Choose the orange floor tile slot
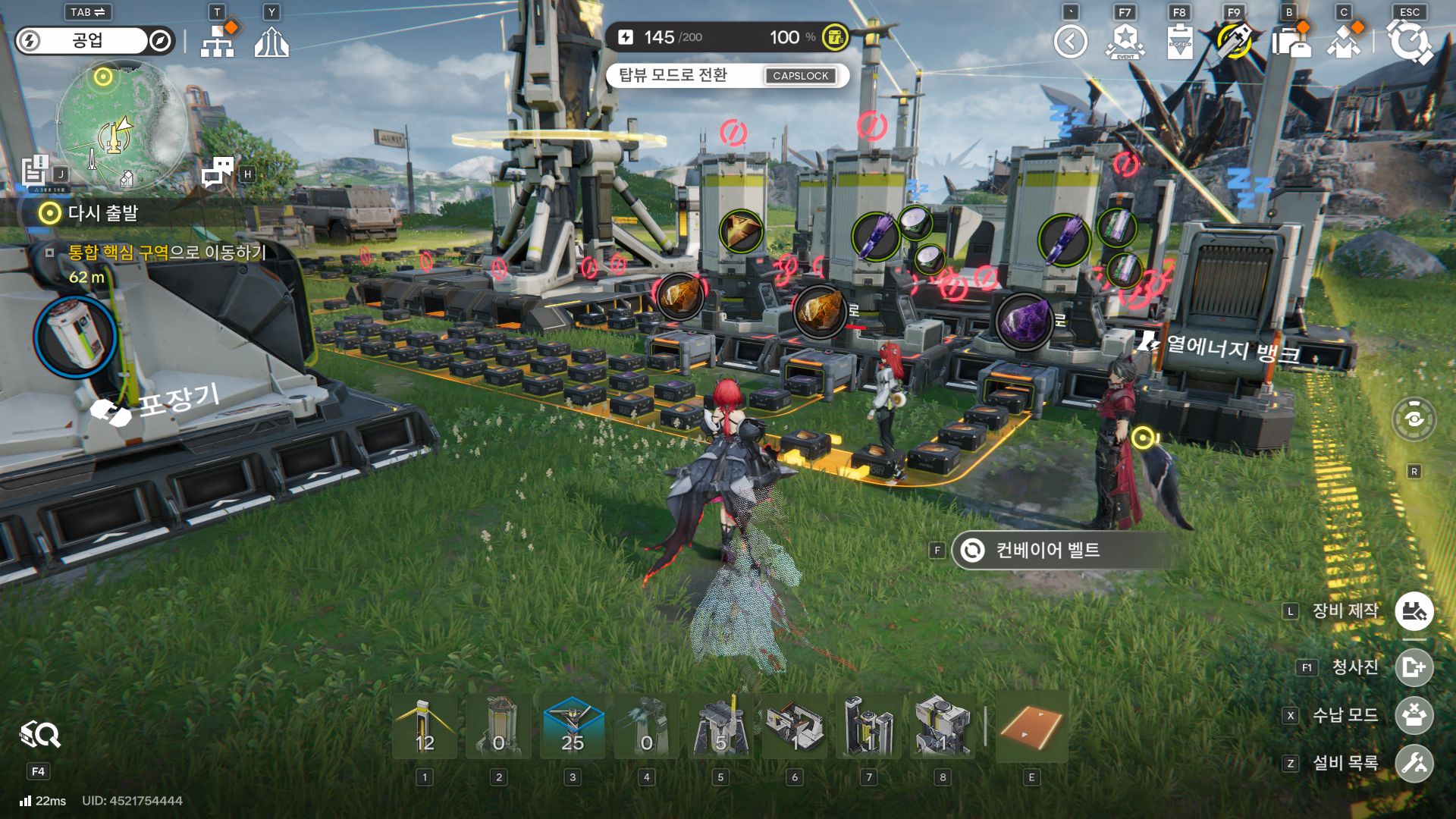1456x819 pixels. click(x=1031, y=726)
